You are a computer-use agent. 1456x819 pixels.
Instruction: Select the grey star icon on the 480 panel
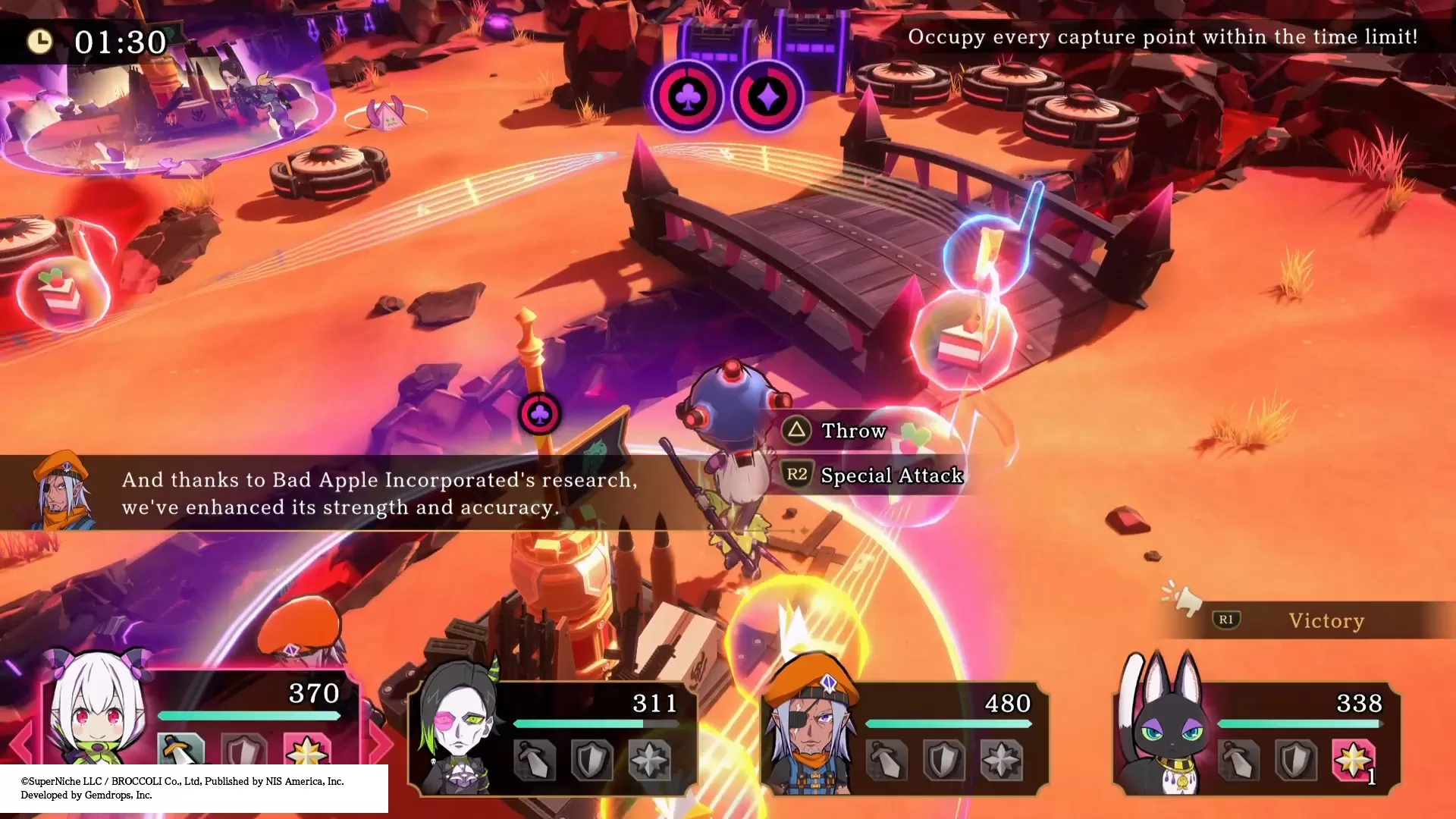click(x=1002, y=760)
